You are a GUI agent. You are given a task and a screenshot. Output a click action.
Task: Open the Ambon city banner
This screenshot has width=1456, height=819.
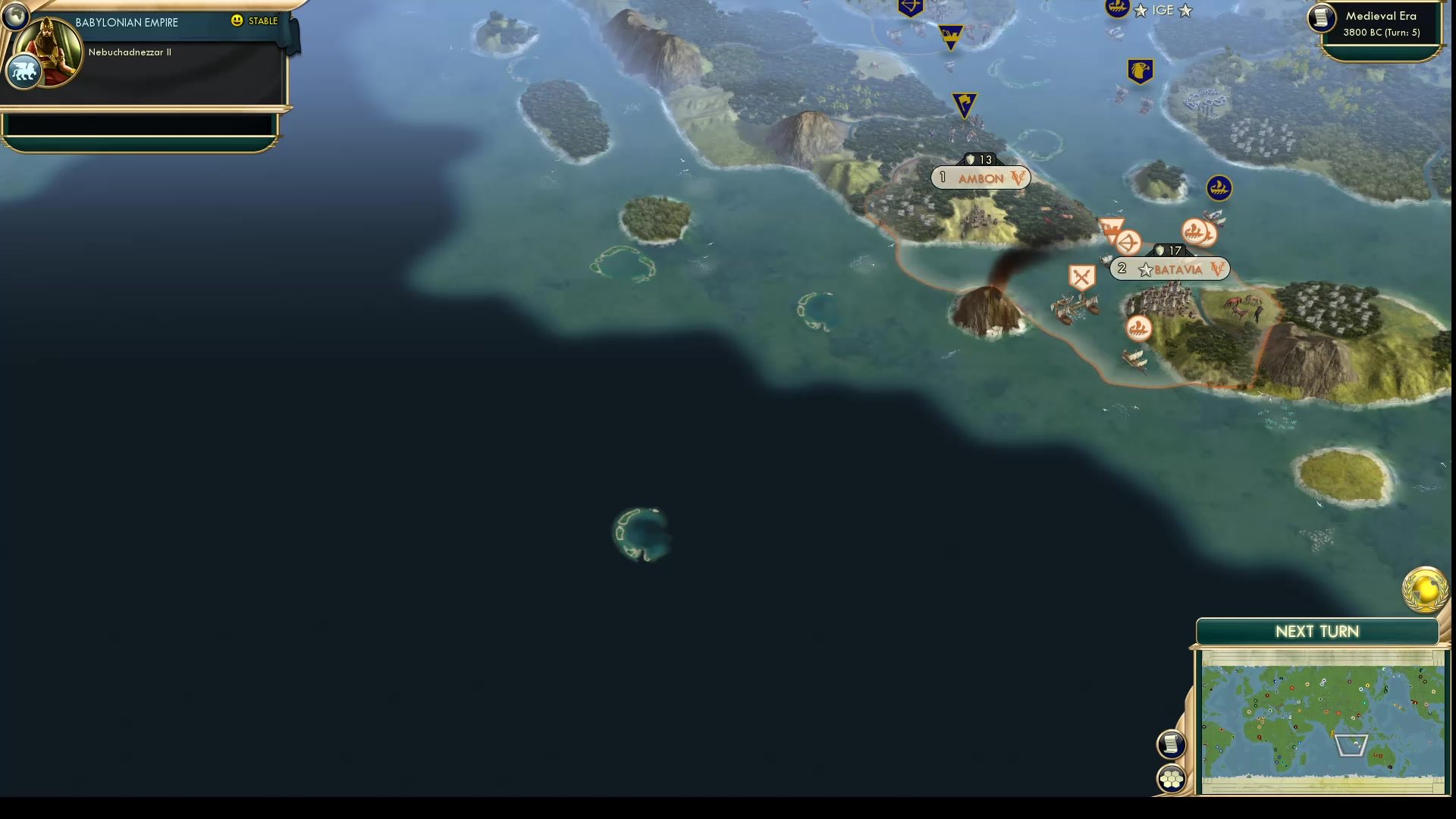[980, 177]
